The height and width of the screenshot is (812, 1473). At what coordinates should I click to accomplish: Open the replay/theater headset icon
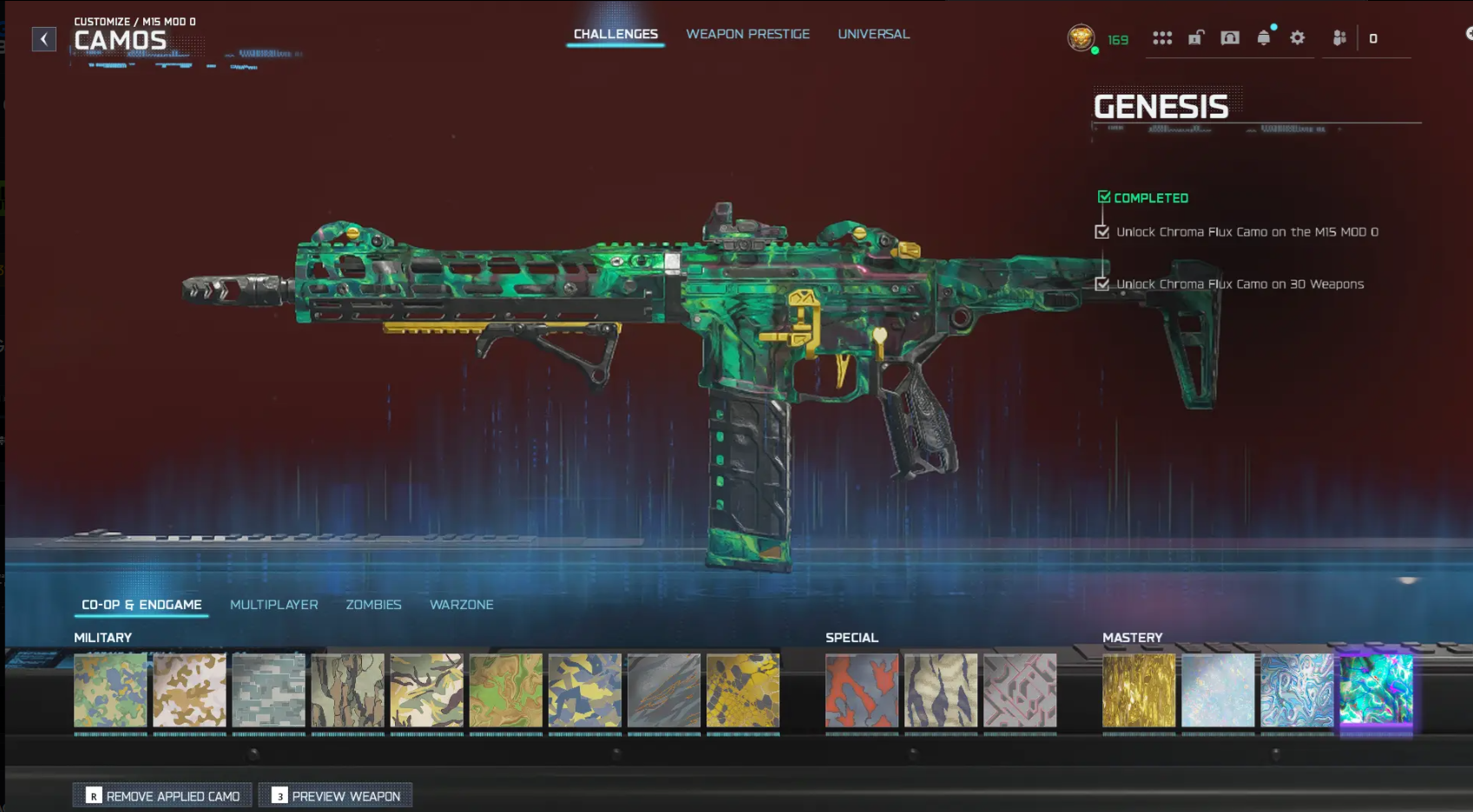pyautogui.click(x=1228, y=38)
